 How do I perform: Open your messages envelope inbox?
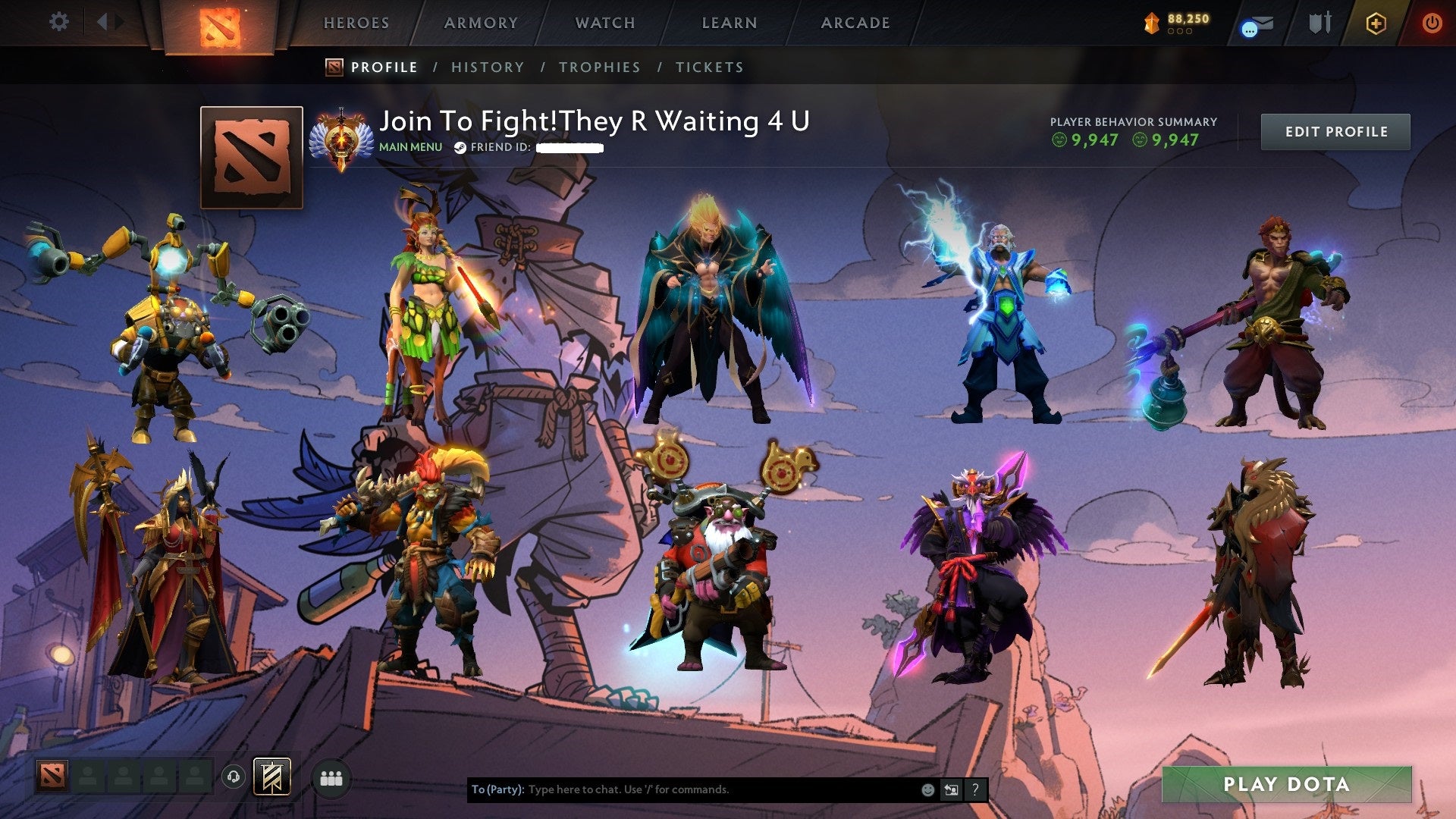click(1262, 22)
